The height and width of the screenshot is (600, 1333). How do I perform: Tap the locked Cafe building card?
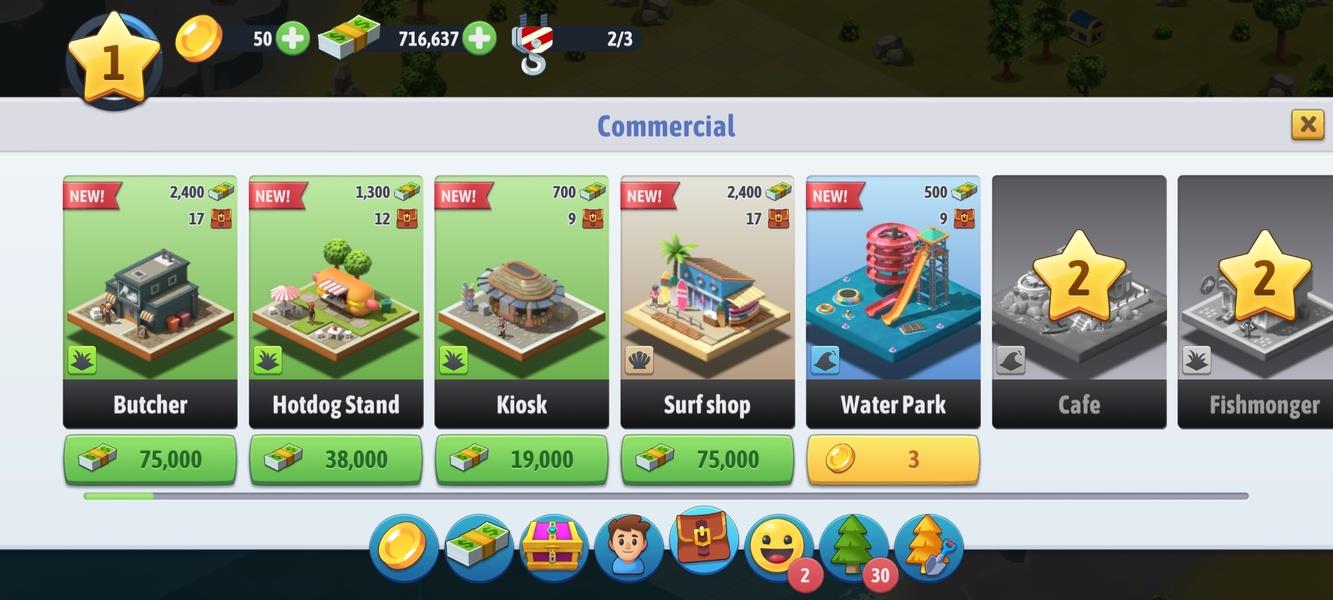tap(1079, 301)
